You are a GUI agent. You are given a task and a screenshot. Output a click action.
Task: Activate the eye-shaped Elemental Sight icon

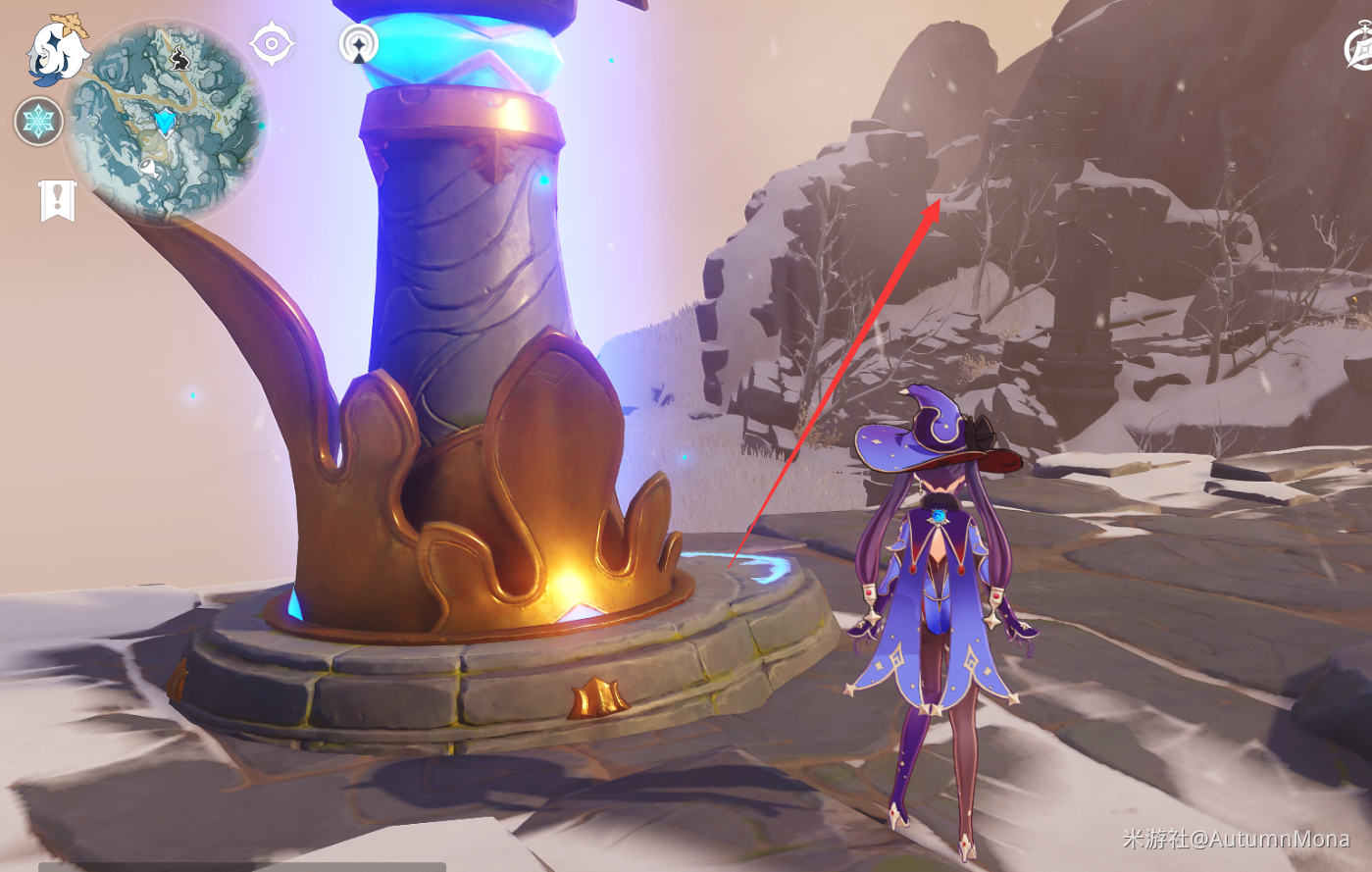pos(272,44)
